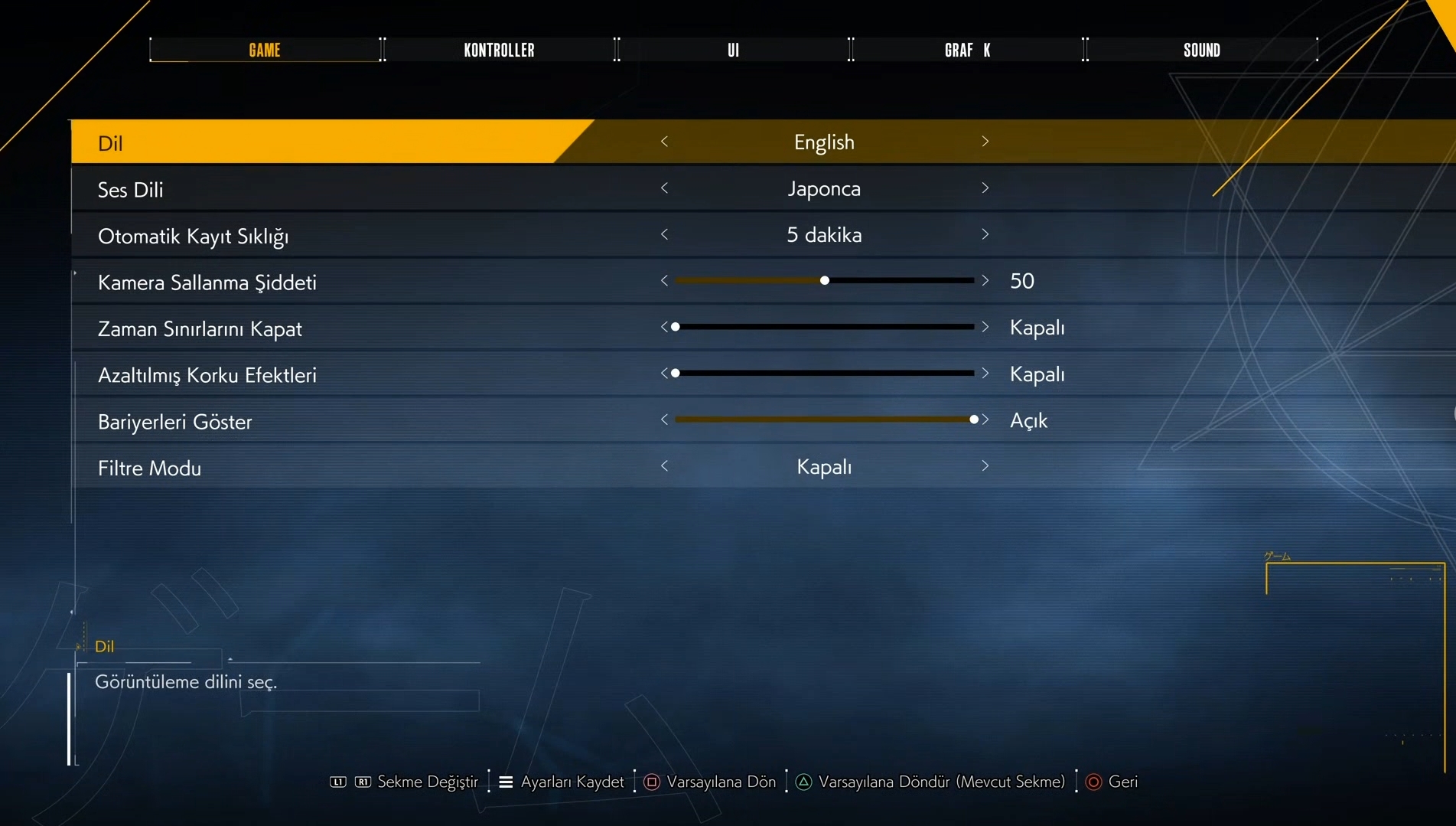Click the Kamera Sallanma Şiddeti slider handle
This screenshot has height=826, width=1456.
click(824, 281)
